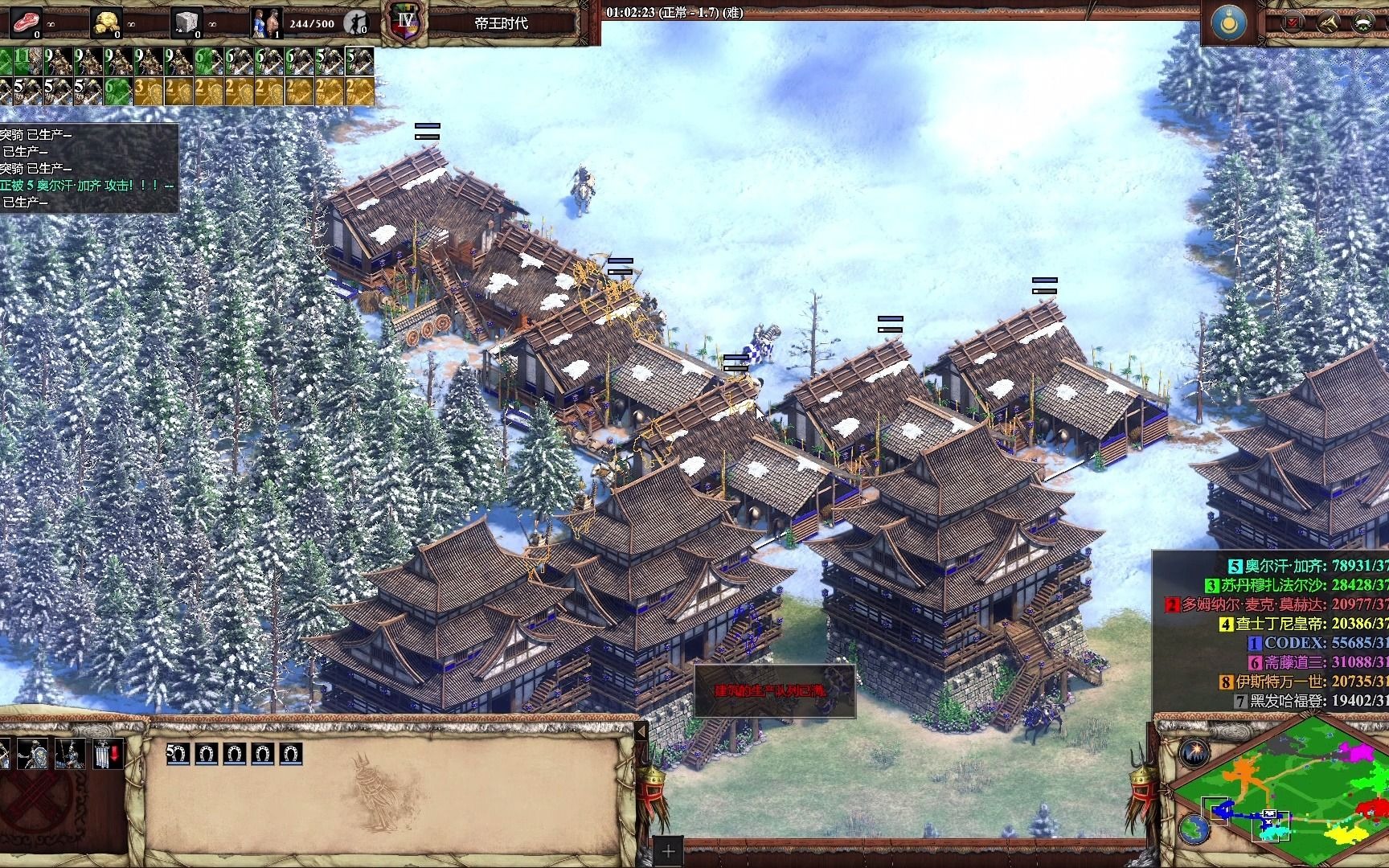Click the set gather point banner icon

106,754
